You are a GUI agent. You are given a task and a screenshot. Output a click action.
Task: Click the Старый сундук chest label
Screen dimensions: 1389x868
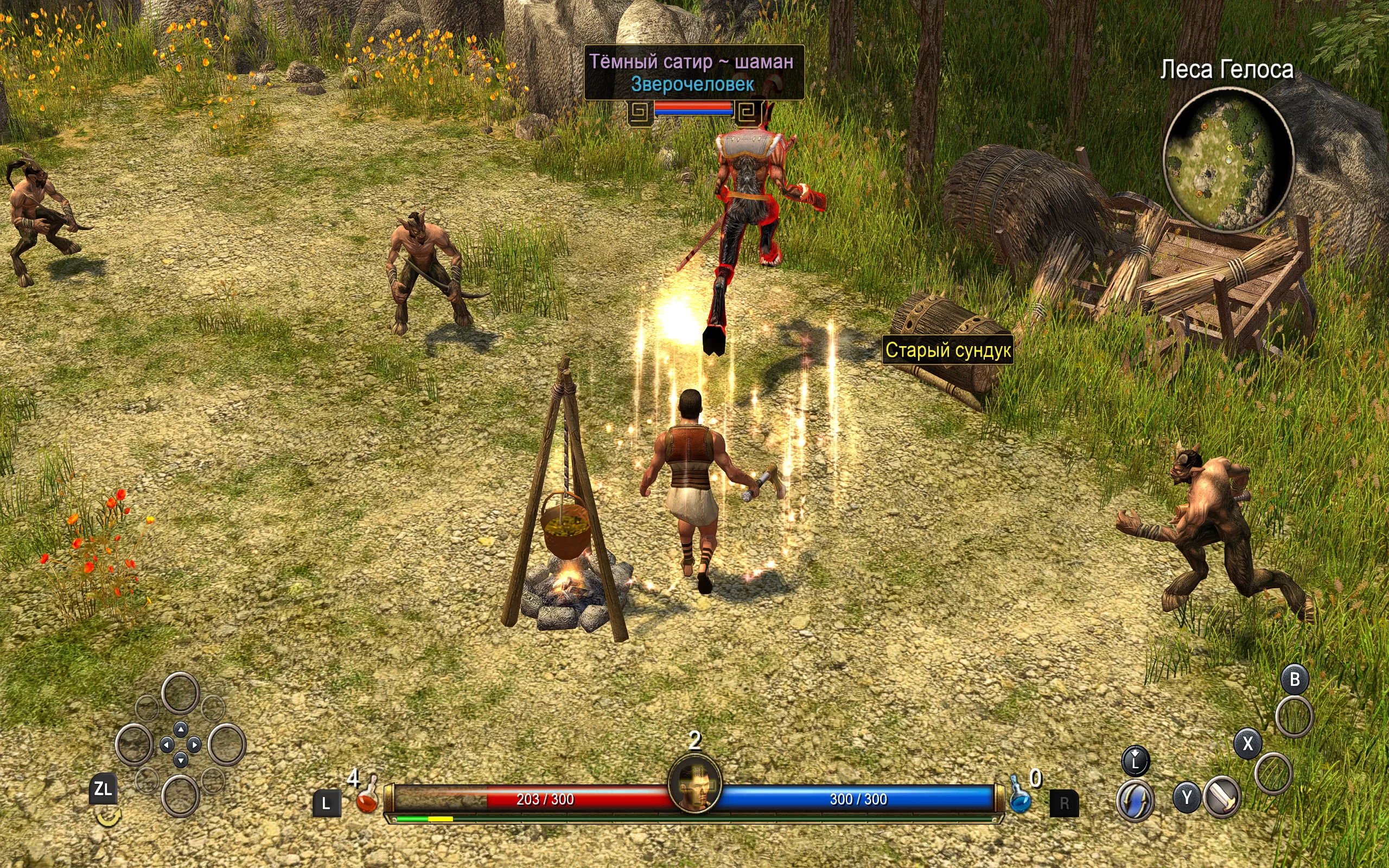(948, 350)
